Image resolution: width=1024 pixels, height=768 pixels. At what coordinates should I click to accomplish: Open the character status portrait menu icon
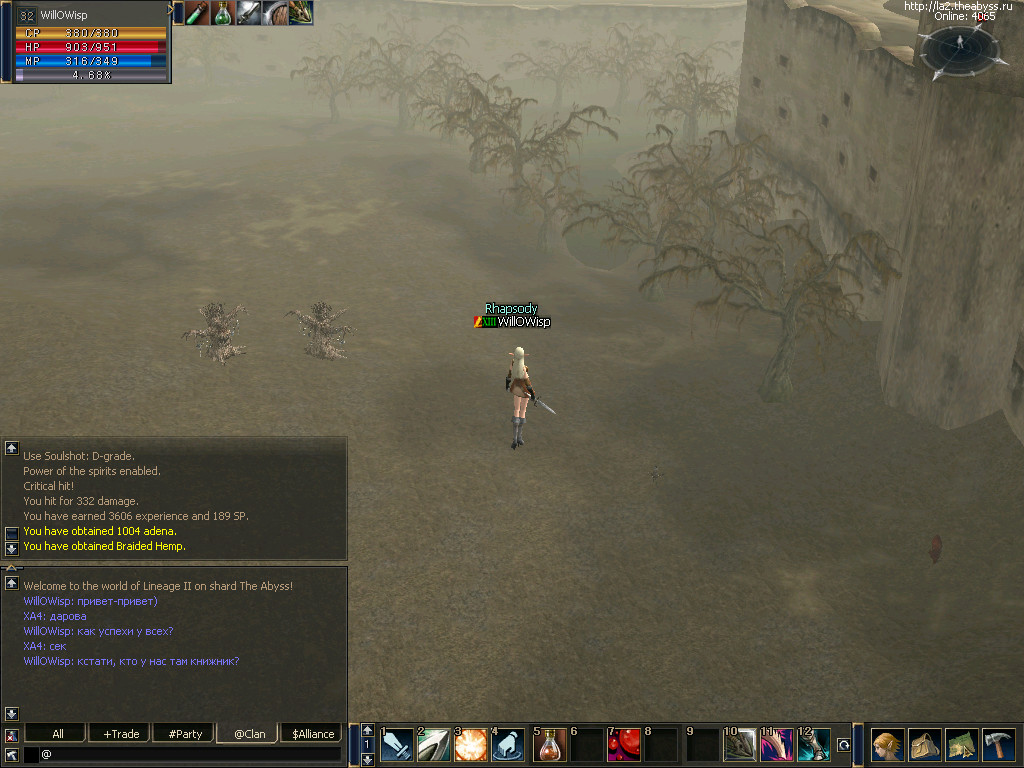click(886, 745)
